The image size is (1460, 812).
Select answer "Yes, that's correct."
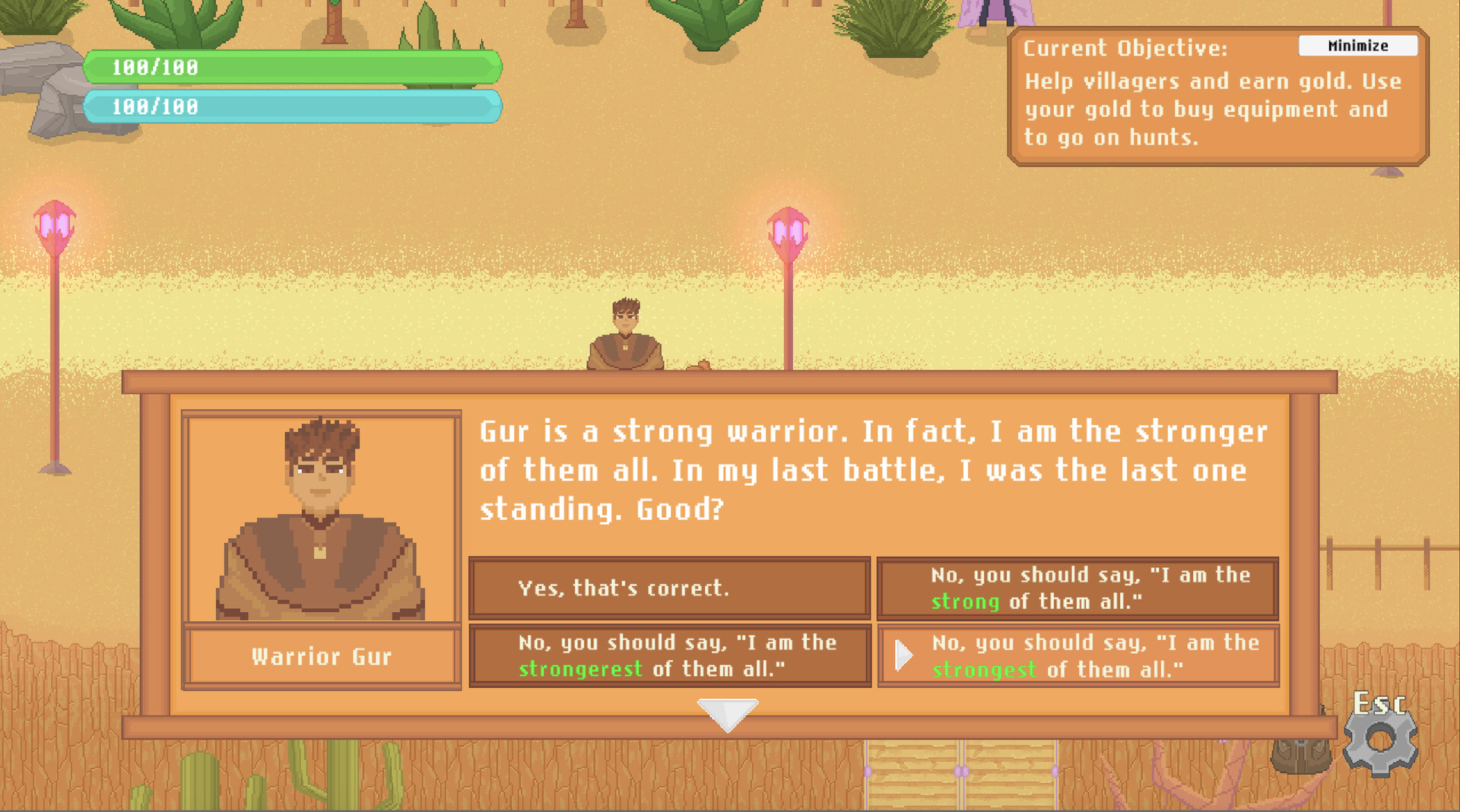(669, 587)
